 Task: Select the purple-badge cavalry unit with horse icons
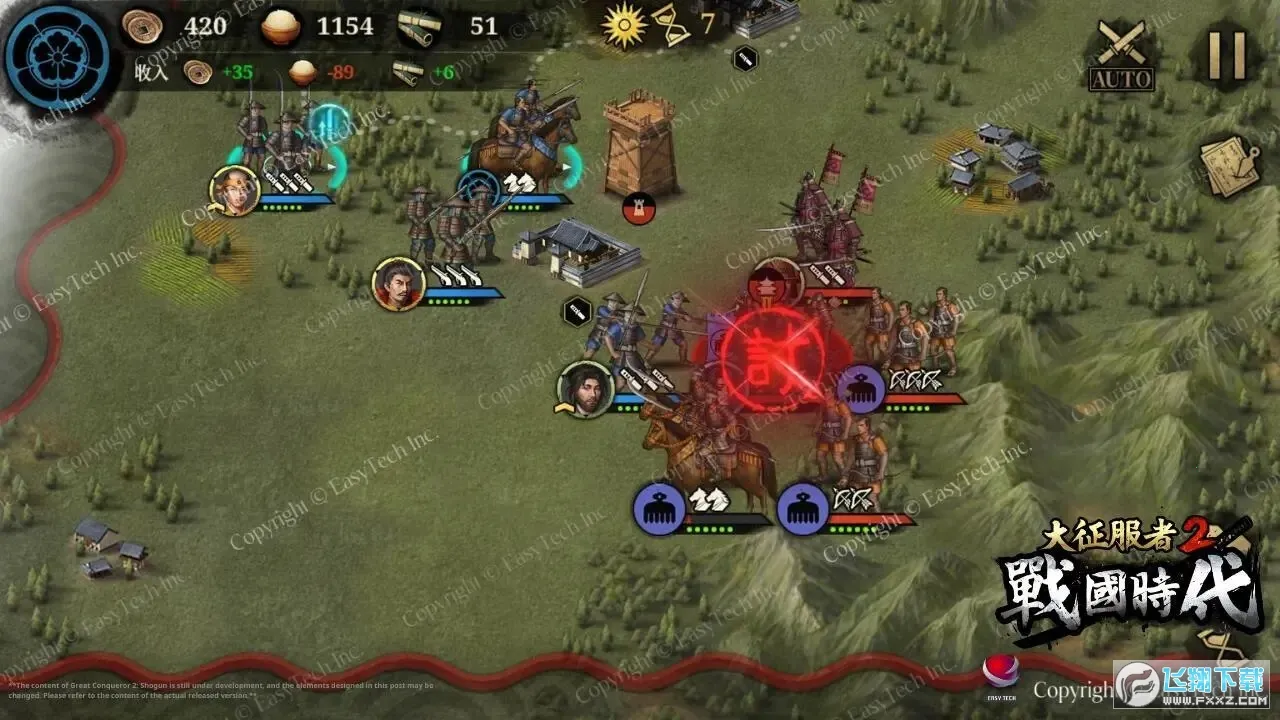point(660,508)
